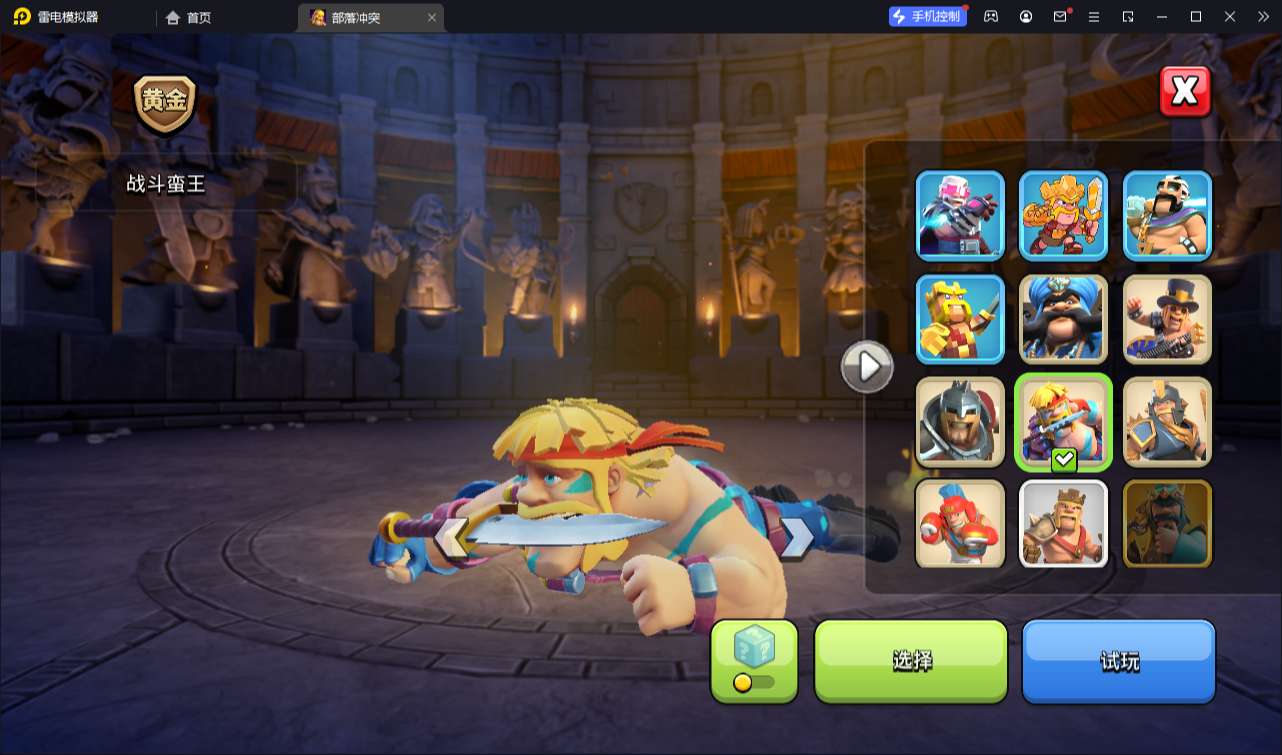This screenshot has height=755, width=1282.
Task: Close the skin selection screen
Action: [1185, 92]
